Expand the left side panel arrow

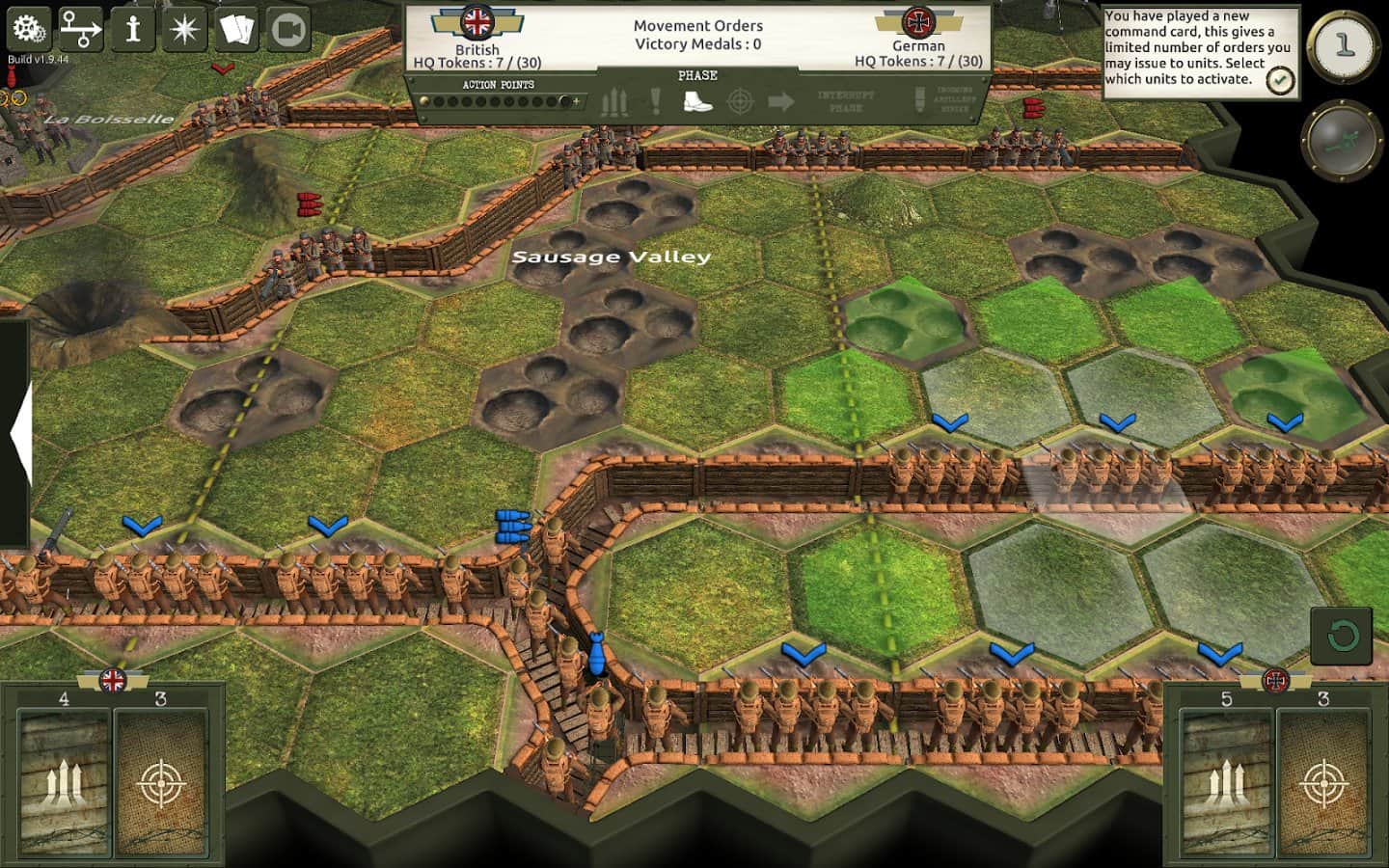[x=19, y=434]
